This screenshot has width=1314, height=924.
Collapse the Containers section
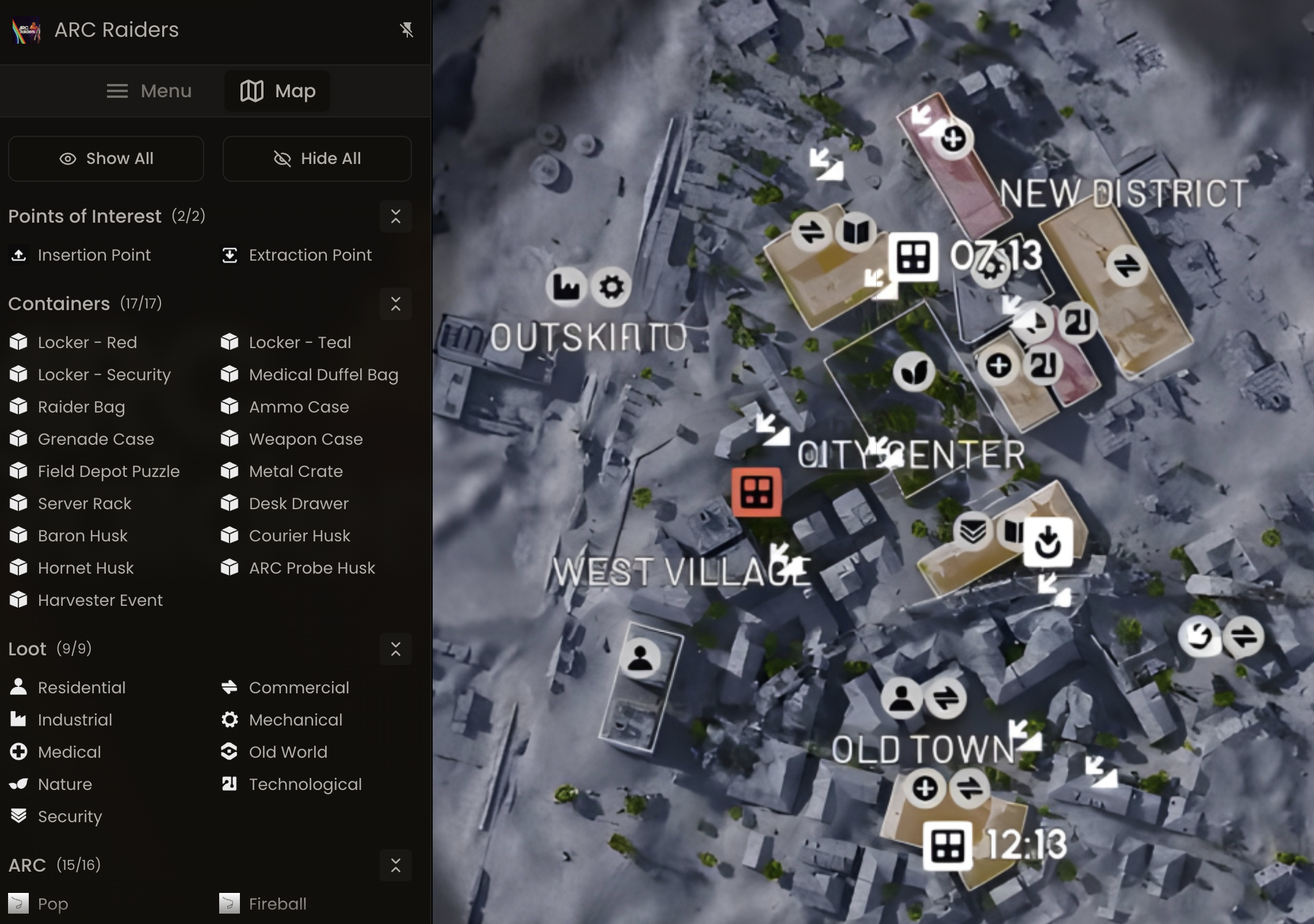coord(396,304)
